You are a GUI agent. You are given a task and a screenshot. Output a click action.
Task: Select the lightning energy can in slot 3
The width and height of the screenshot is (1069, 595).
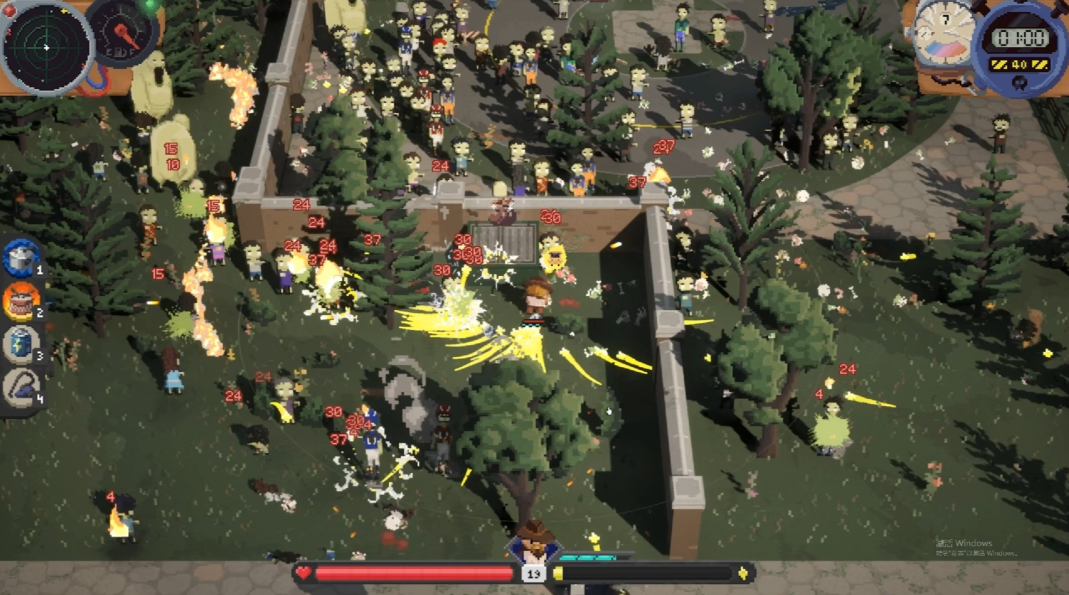click(x=20, y=344)
